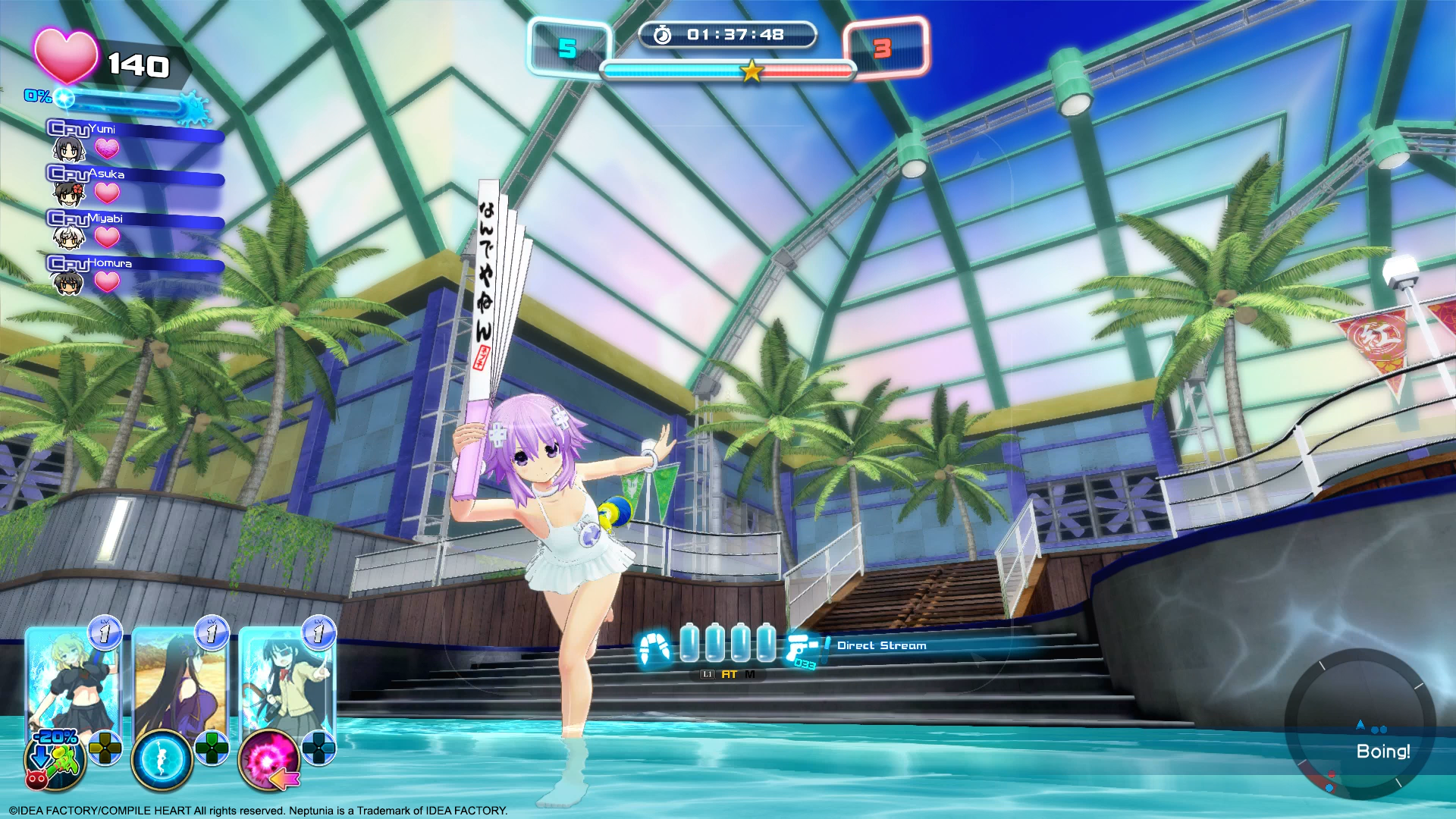Use the blue silhouette skill orb
Viewport: 1456px width, 819px height.
coord(162,760)
